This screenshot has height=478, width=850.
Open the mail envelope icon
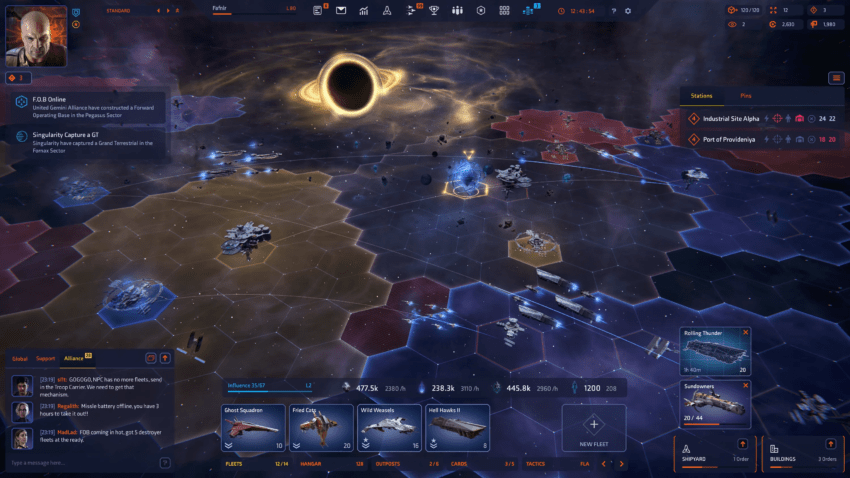coord(340,10)
